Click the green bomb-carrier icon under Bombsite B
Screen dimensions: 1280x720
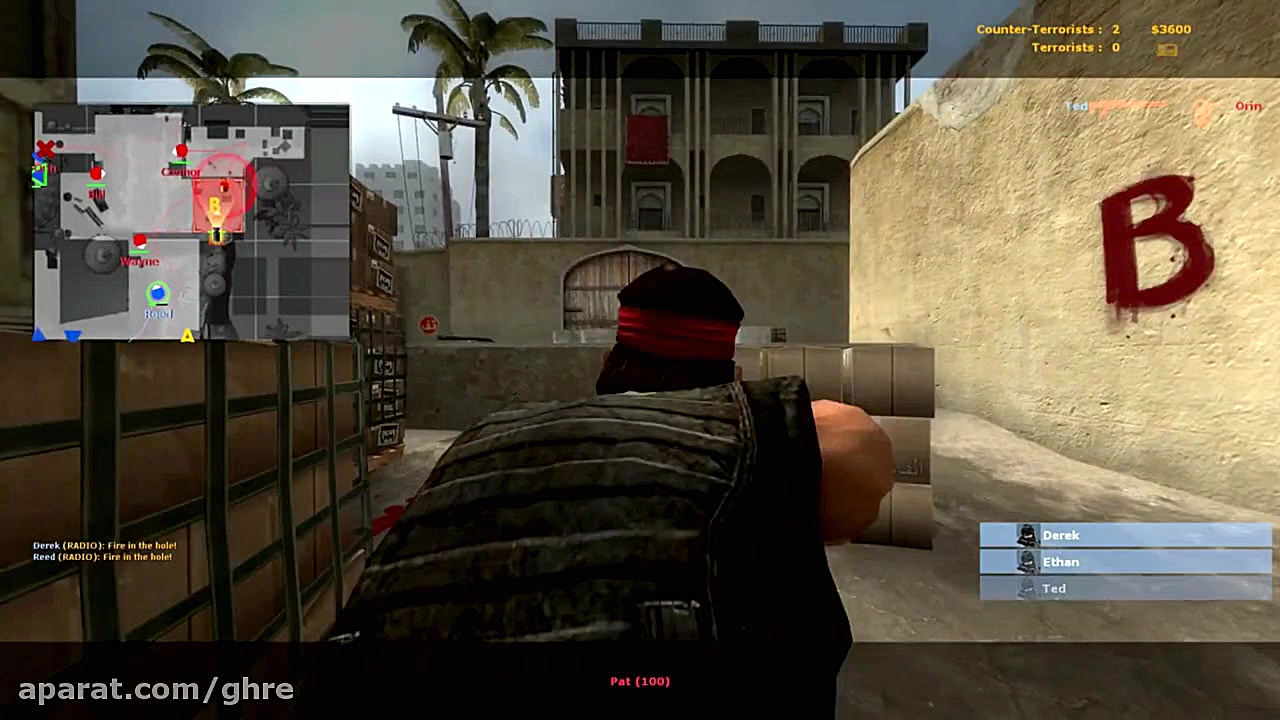tap(218, 235)
